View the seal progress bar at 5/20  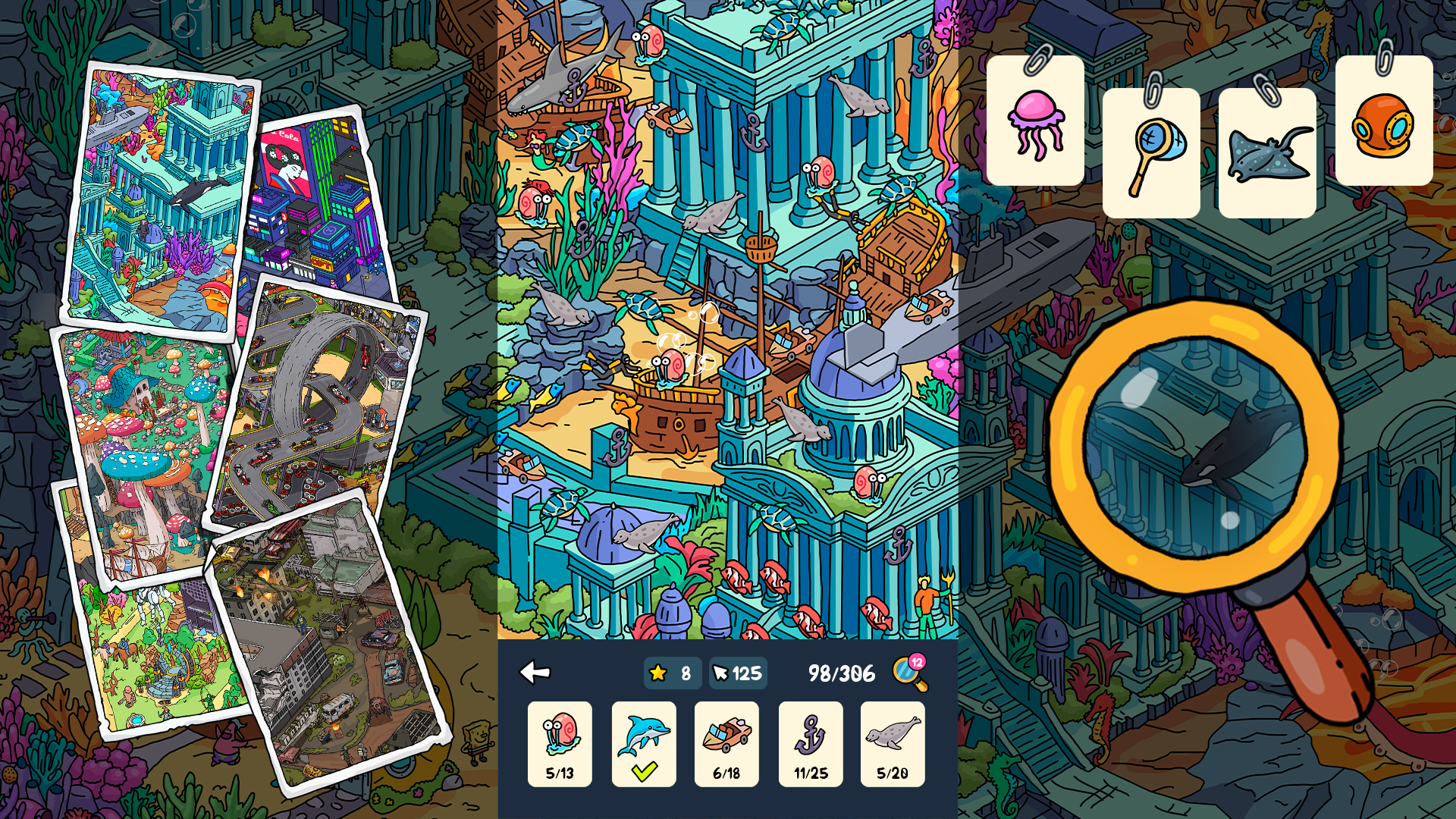893,775
